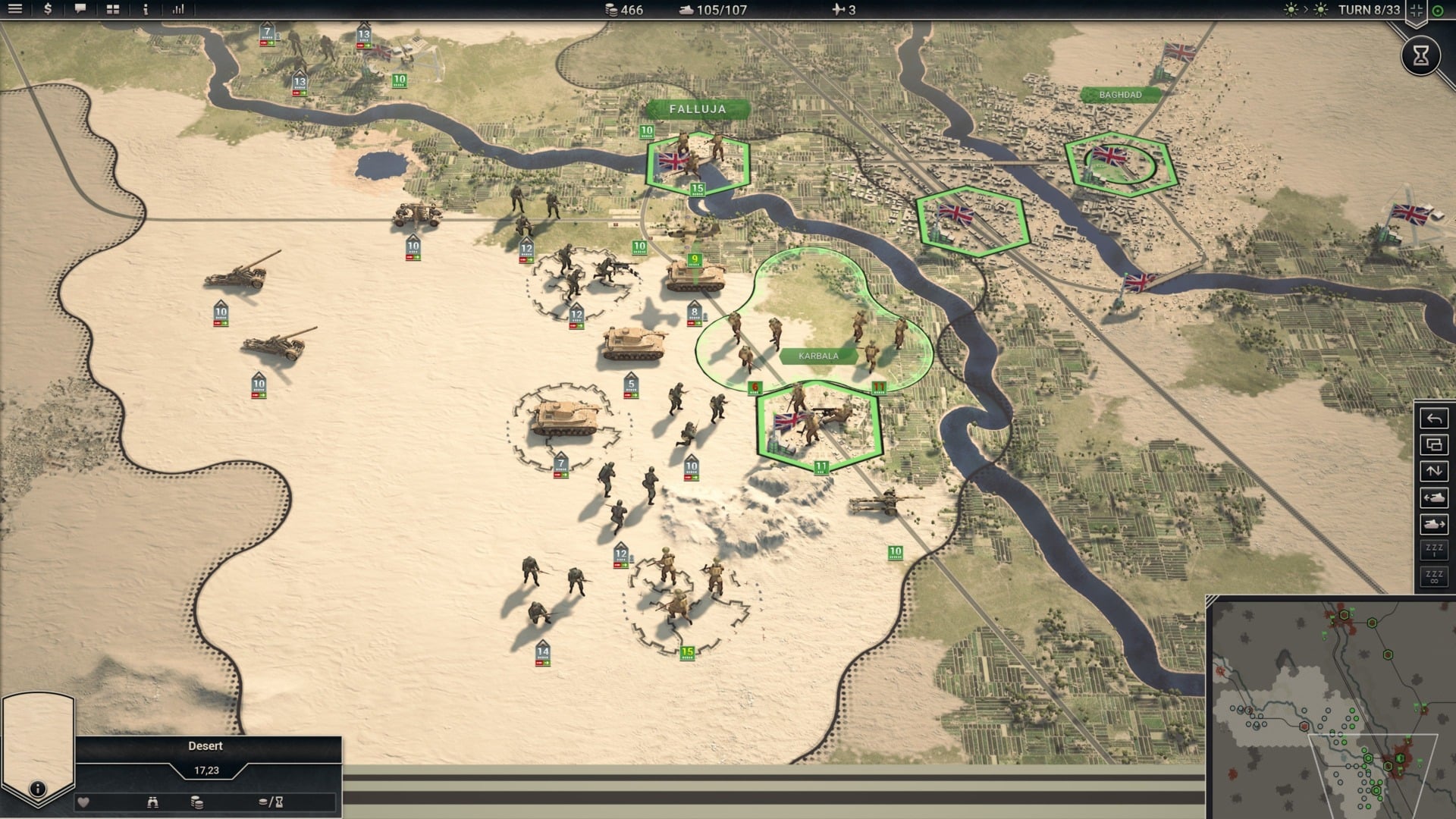
Task: Open the dollar sign purchase screen
Action: [48, 9]
